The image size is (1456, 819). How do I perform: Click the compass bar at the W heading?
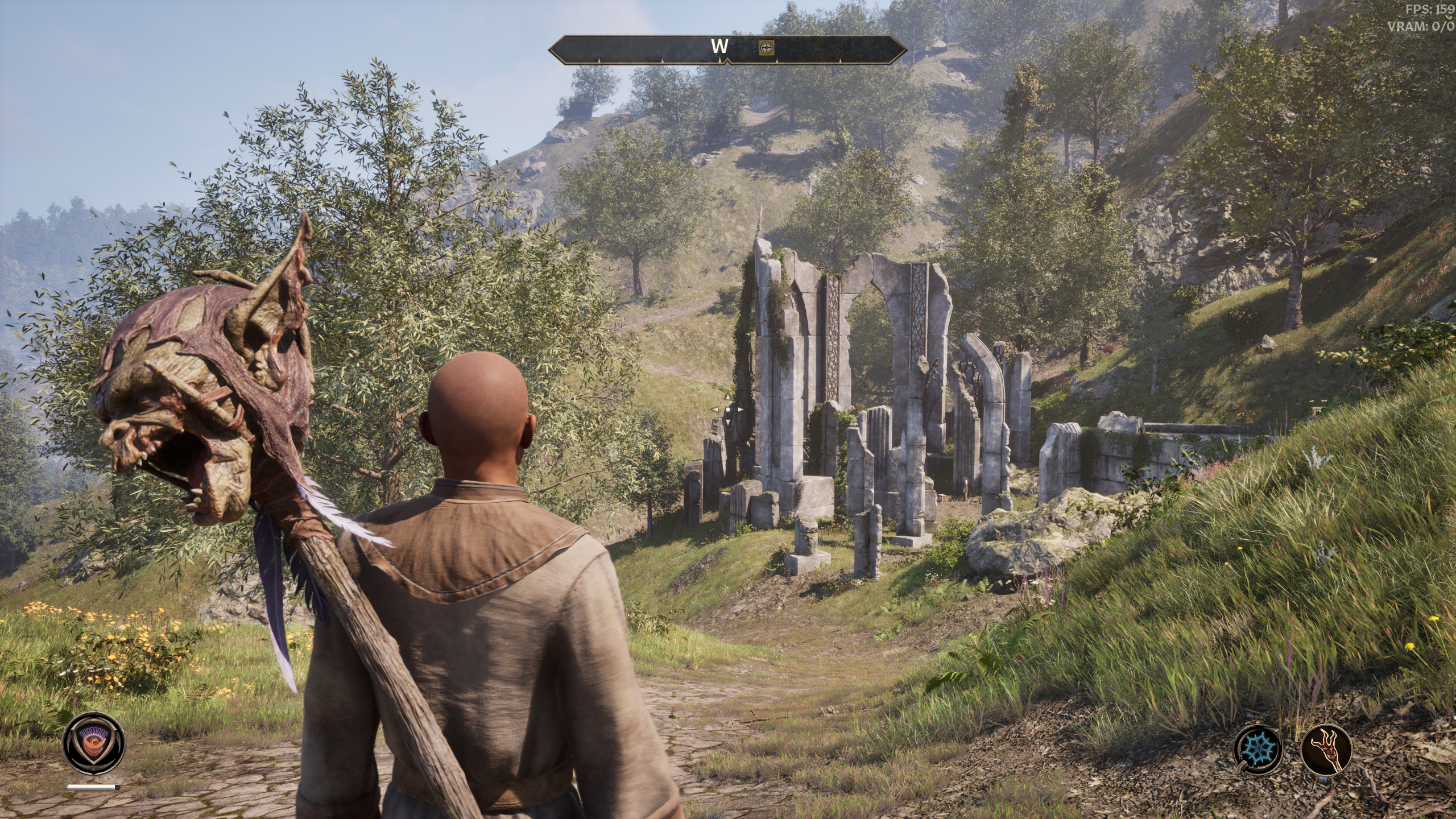(x=719, y=48)
